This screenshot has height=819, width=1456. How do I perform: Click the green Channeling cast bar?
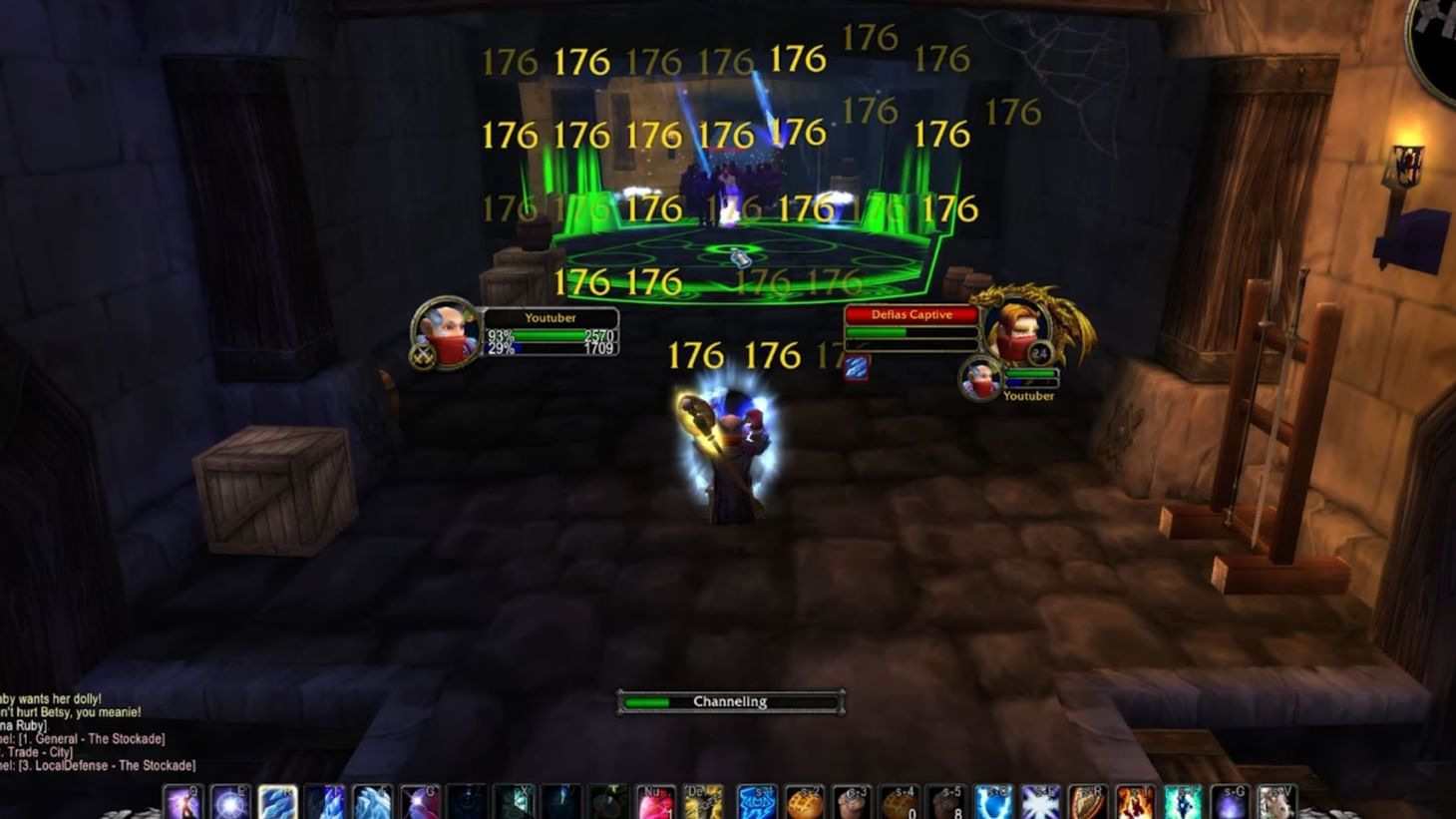click(728, 701)
